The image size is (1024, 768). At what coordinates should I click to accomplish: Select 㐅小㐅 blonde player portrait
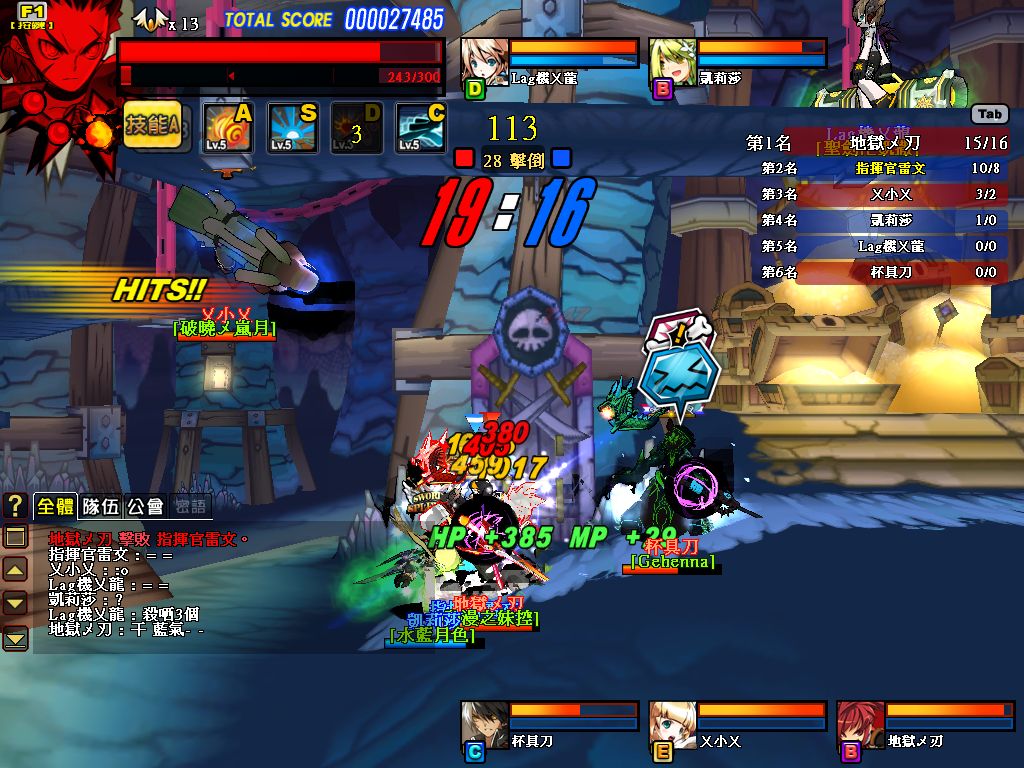point(672,725)
